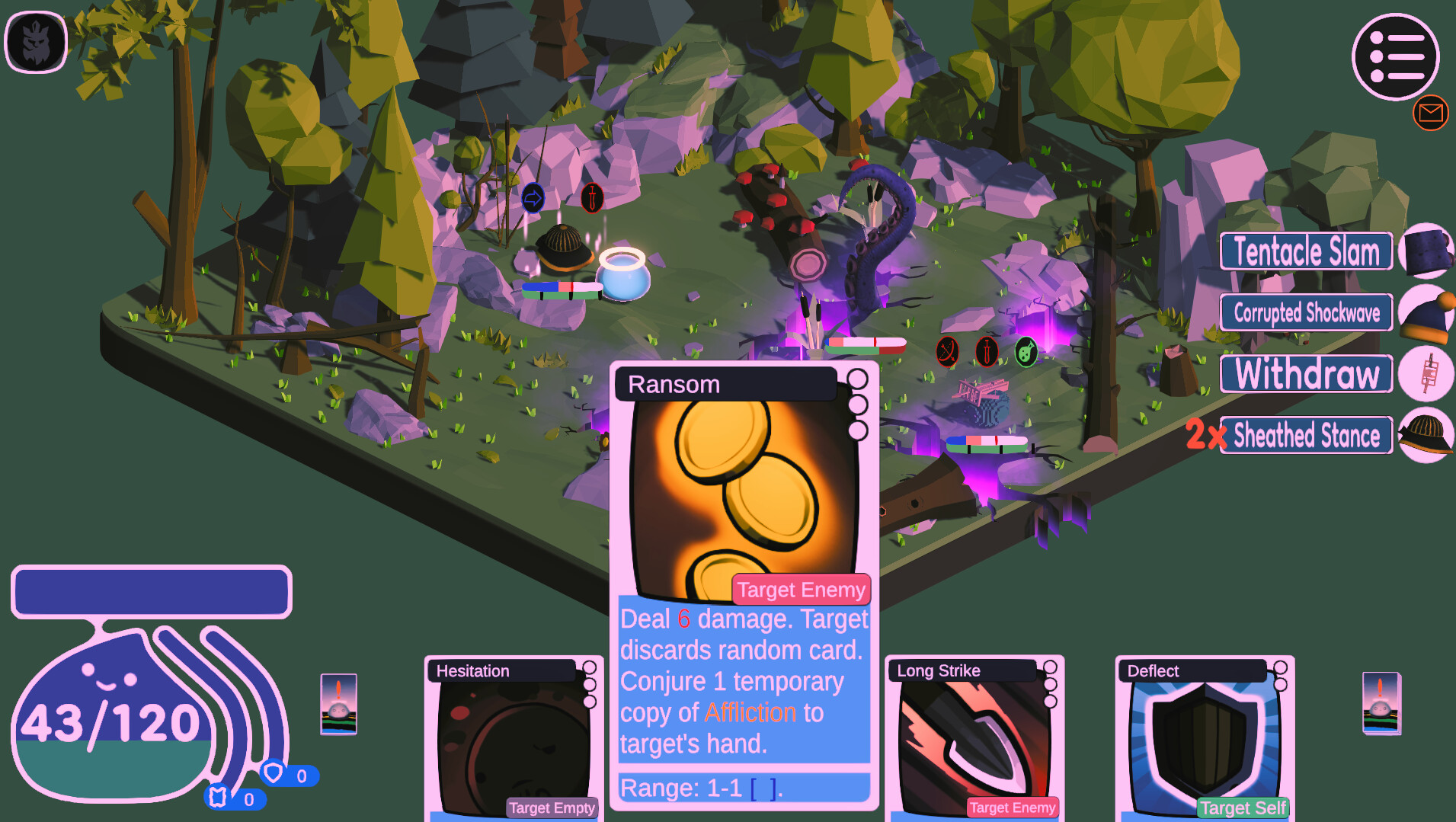Select the blue cloak item icon beside Tentacle Slam
This screenshot has width=1456, height=822.
(1429, 251)
